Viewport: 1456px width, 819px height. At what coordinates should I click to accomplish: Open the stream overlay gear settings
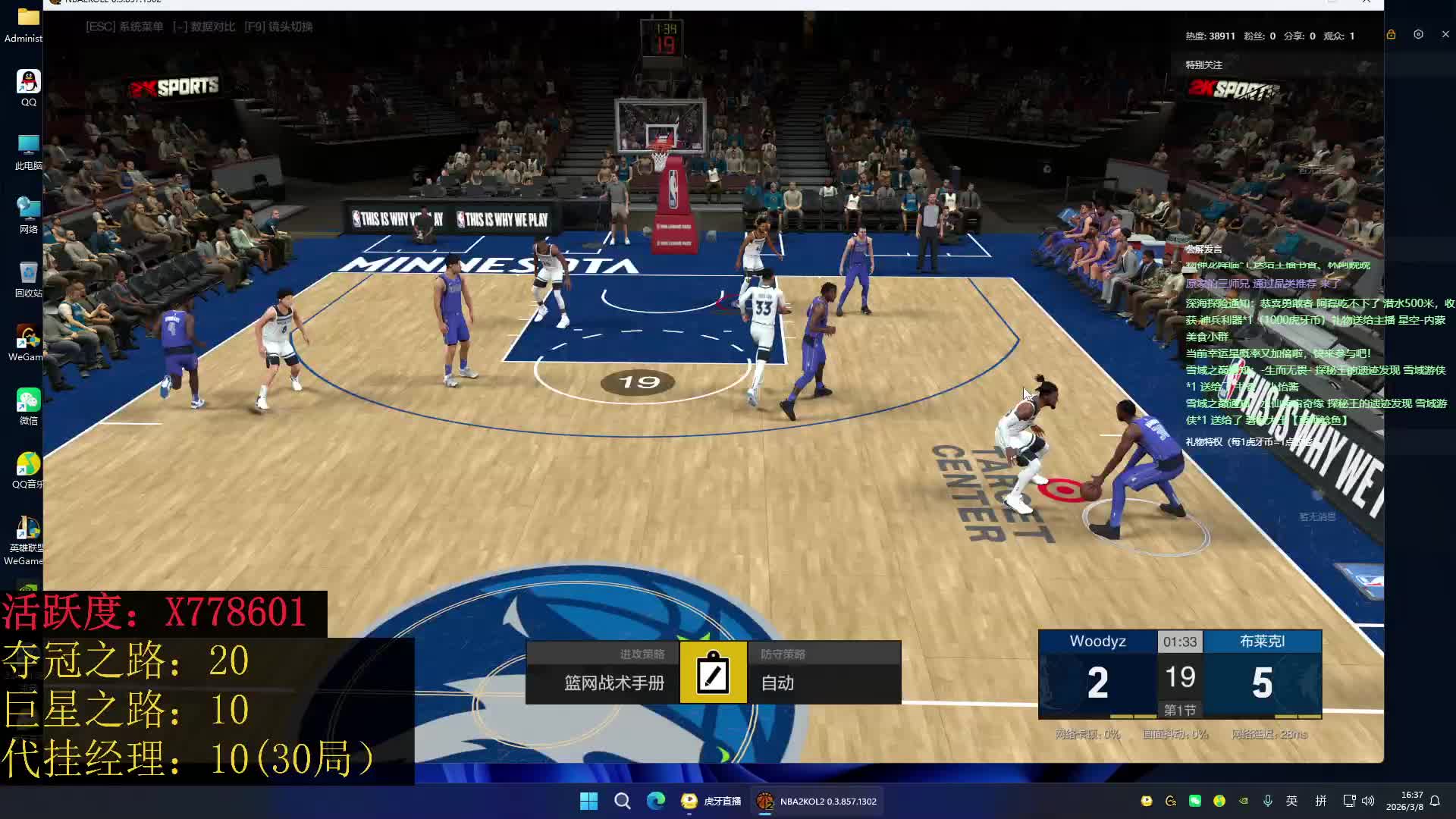pos(1418,35)
